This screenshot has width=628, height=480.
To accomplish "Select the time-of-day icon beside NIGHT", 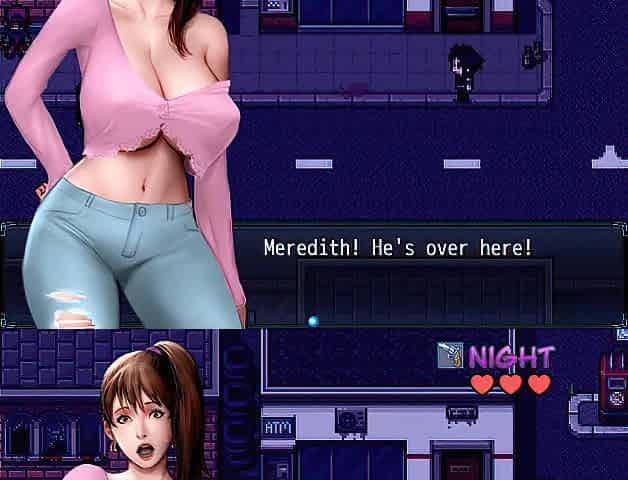I will pos(450,355).
